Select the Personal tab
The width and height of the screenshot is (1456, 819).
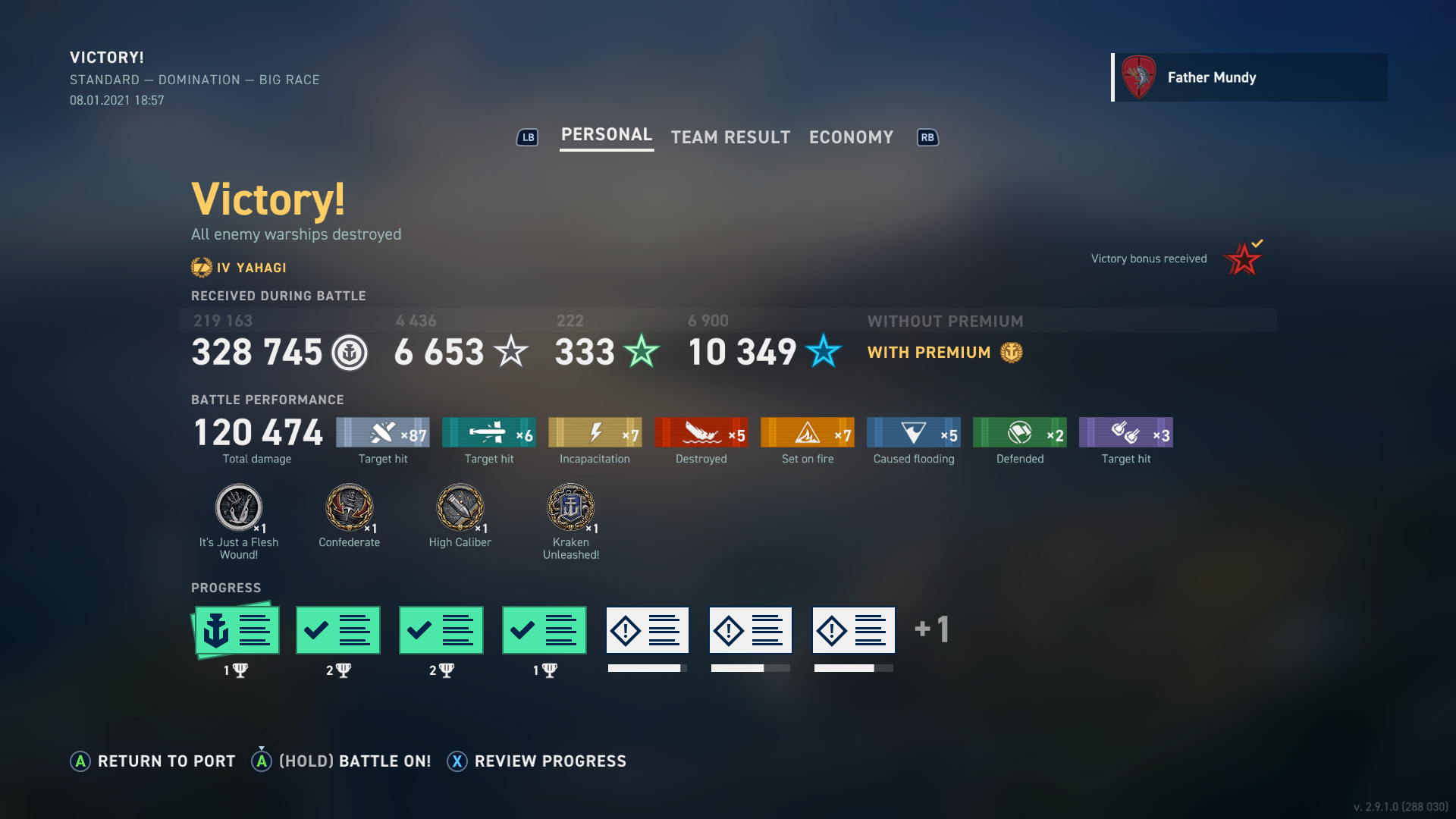click(x=606, y=135)
